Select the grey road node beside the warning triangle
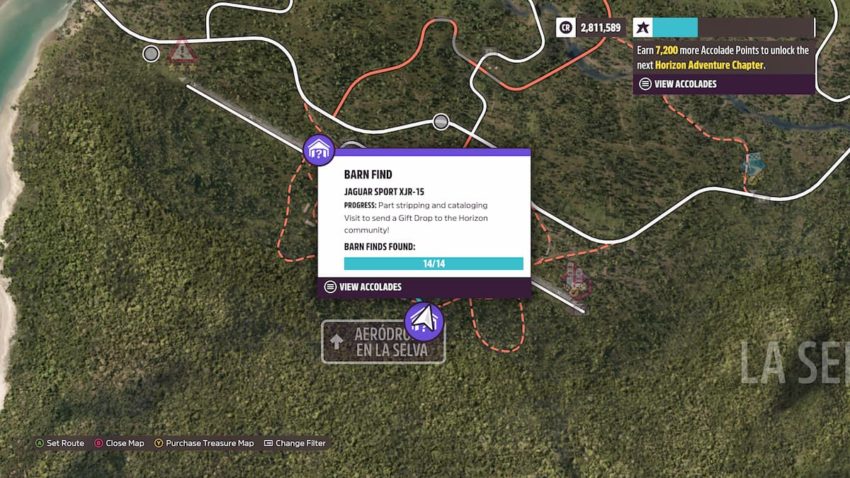Image resolution: width=850 pixels, height=478 pixels. (x=151, y=53)
